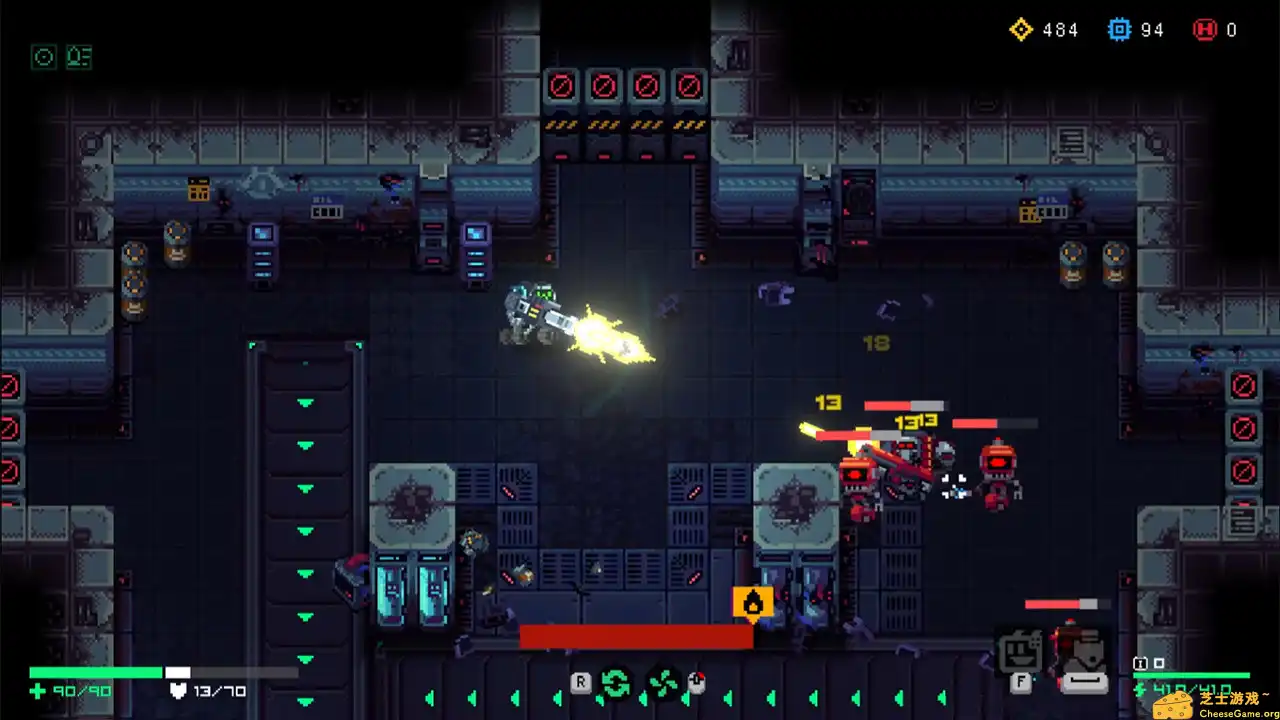Click the green circular target icon
This screenshot has width=1280, height=720.
[43, 57]
